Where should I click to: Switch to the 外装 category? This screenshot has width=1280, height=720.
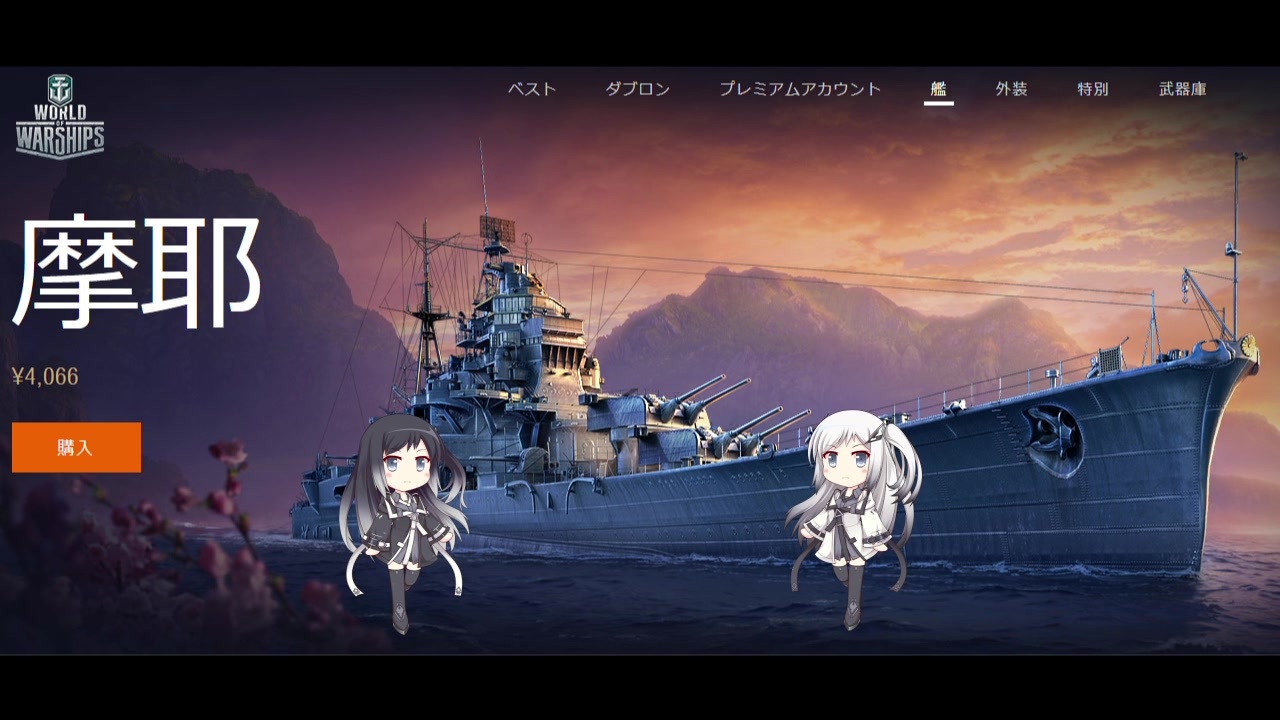tap(1014, 89)
